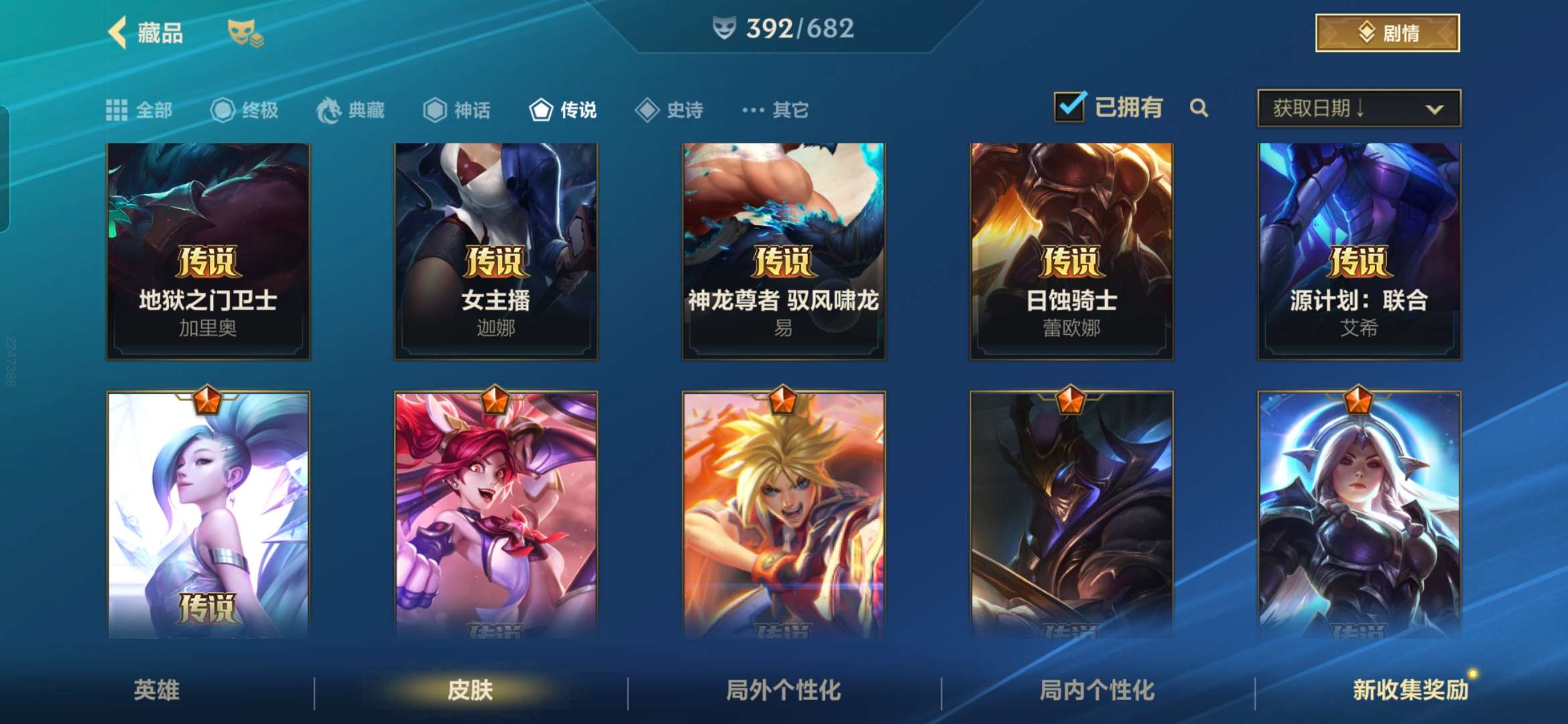Screen dimensions: 1568x724
Task: Click the magnifying glass search icon
Action: click(x=1199, y=108)
